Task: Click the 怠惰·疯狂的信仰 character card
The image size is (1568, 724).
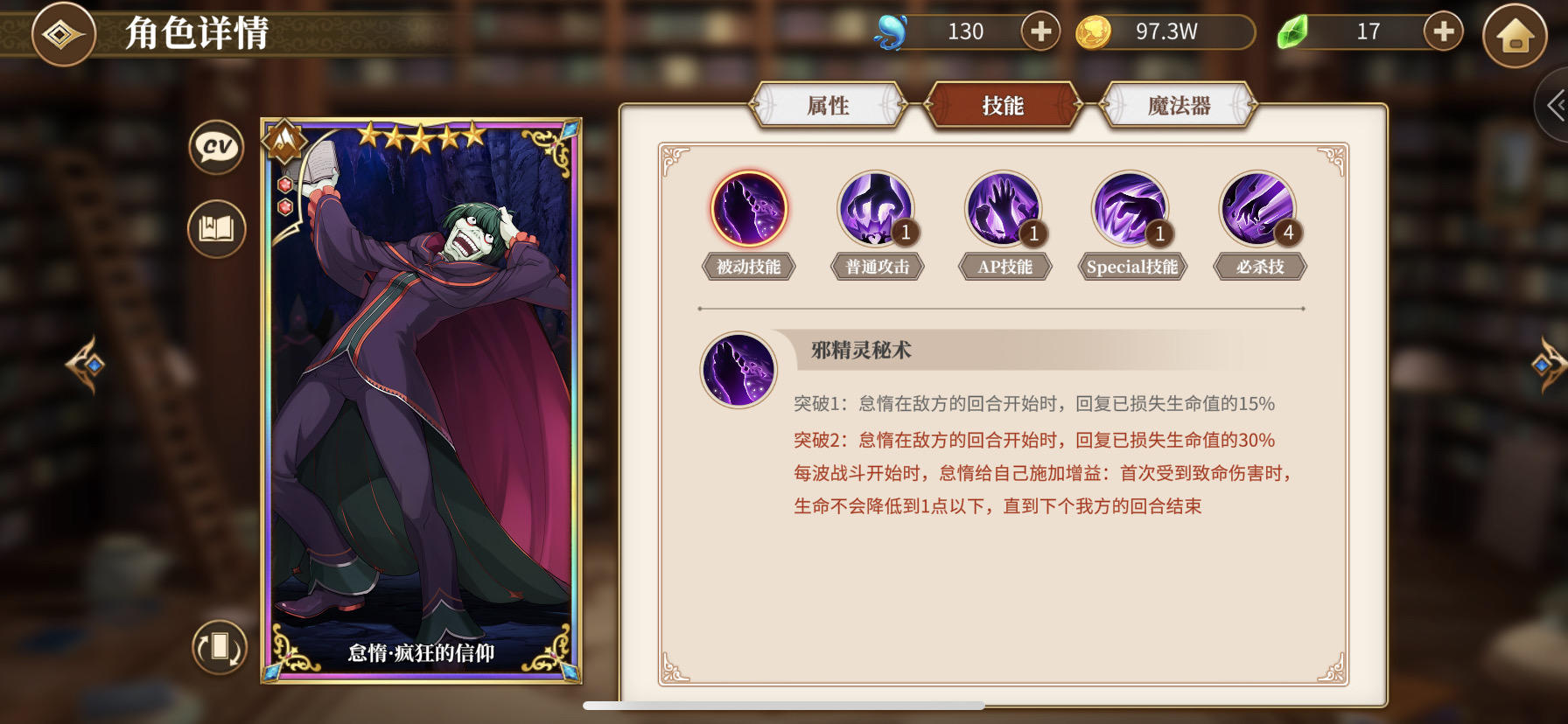Action: point(423,402)
